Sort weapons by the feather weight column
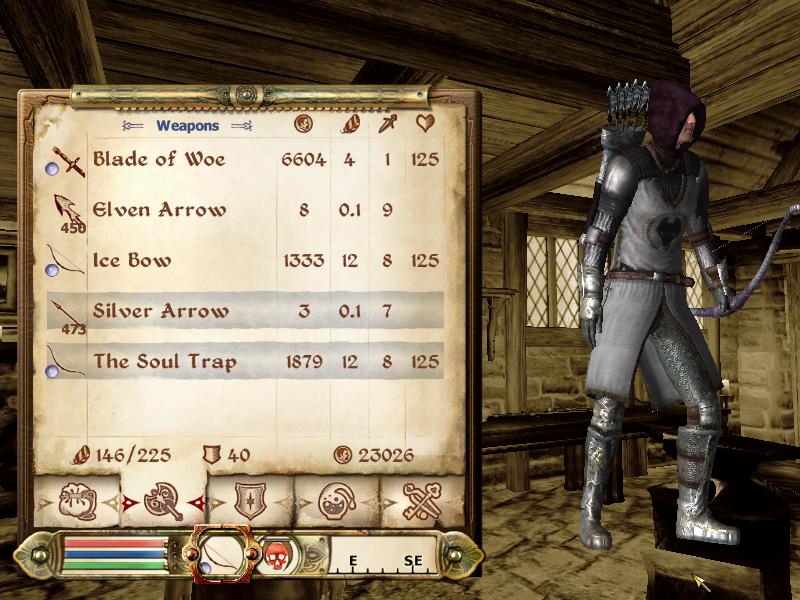 (x=350, y=125)
